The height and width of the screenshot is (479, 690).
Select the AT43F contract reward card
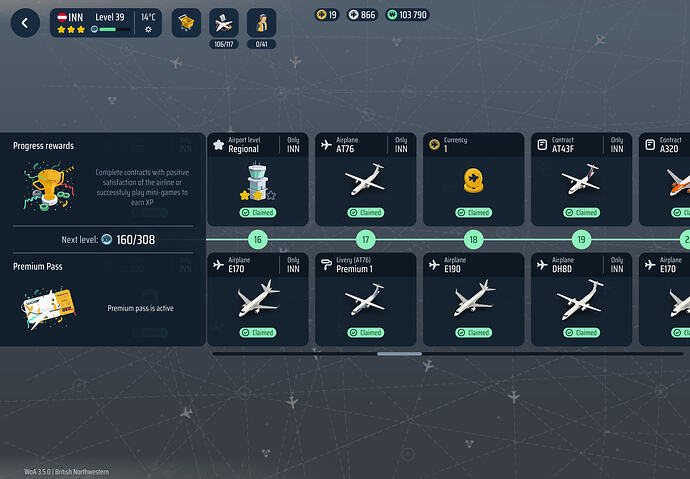click(581, 179)
